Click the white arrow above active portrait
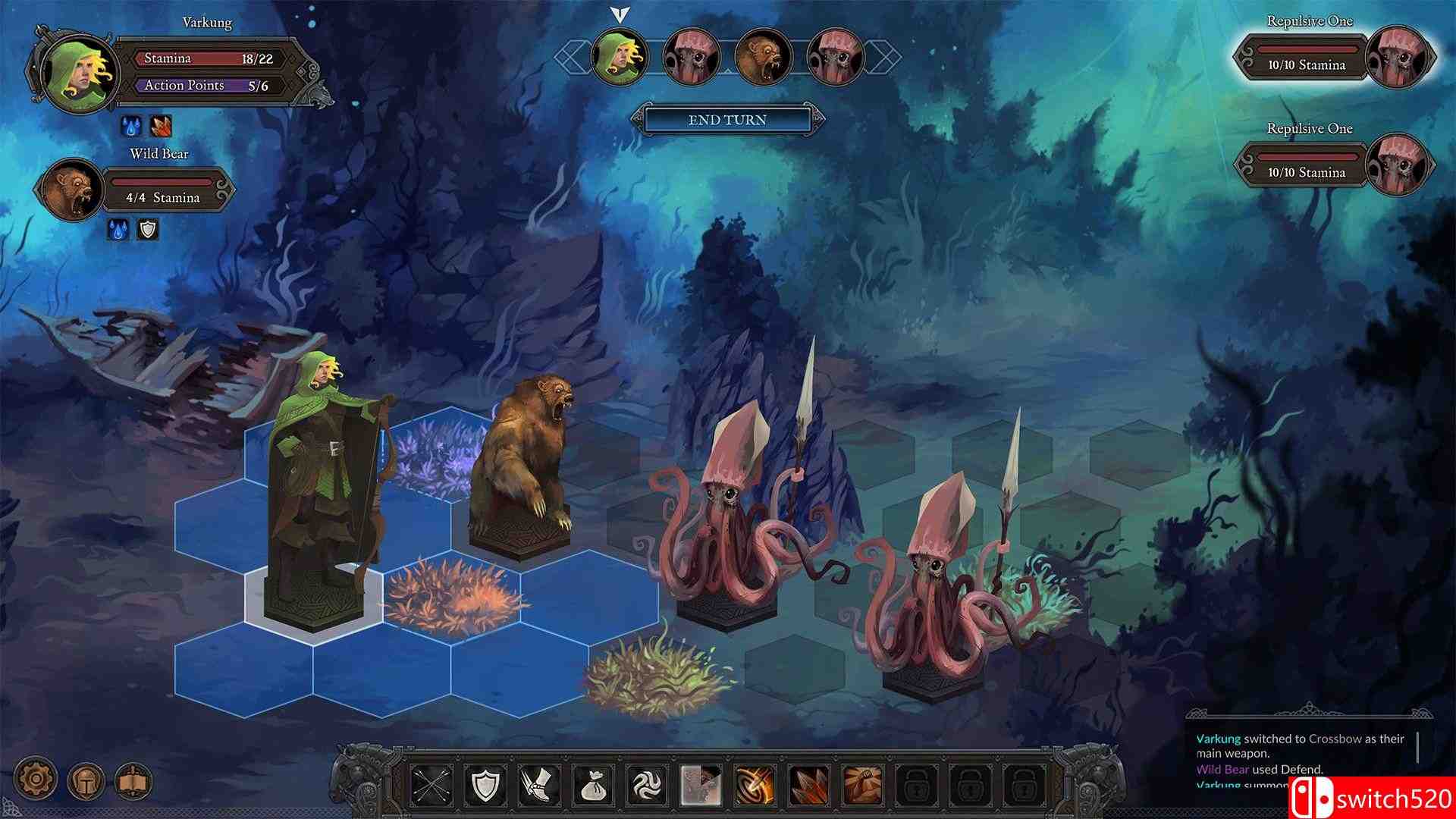 [x=620, y=14]
